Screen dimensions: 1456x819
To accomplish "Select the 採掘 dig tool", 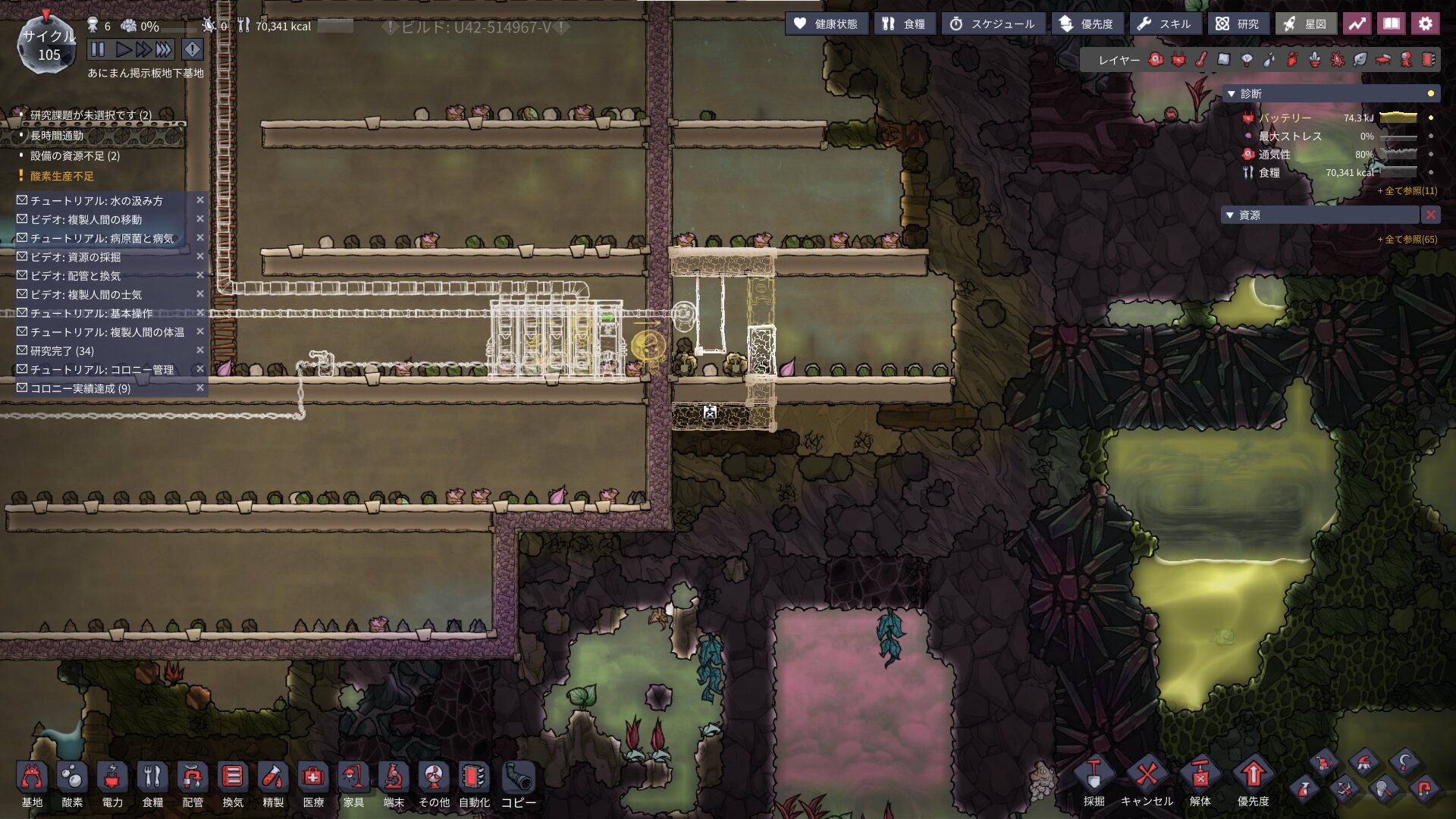I will (1094, 781).
